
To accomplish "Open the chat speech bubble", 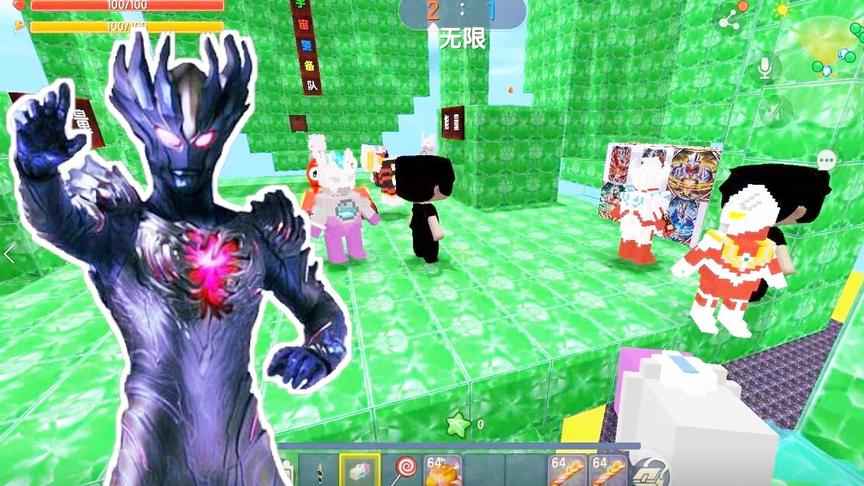I will [x=826, y=160].
